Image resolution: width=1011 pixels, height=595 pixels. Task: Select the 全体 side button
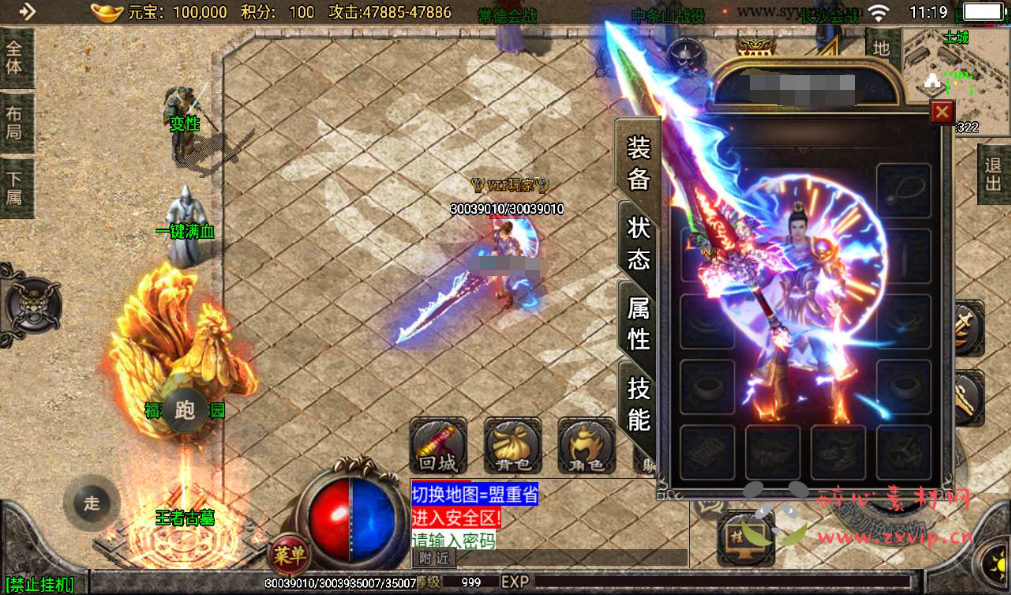[x=15, y=57]
